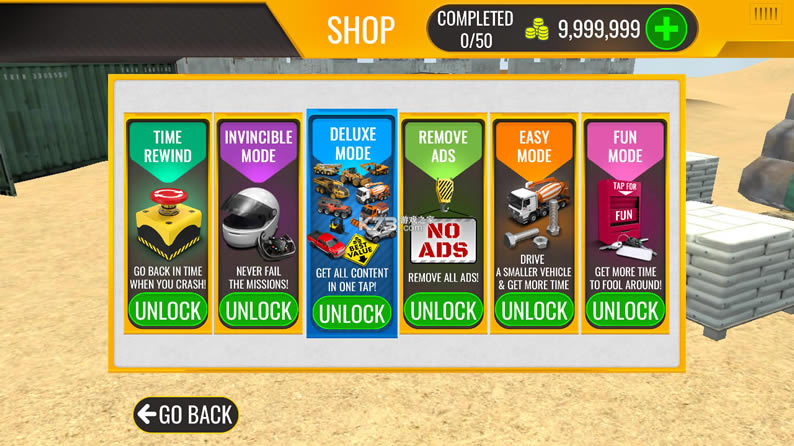Unlock the Time Rewind upgrade
Image resolution: width=794 pixels, height=446 pixels.
click(x=168, y=310)
